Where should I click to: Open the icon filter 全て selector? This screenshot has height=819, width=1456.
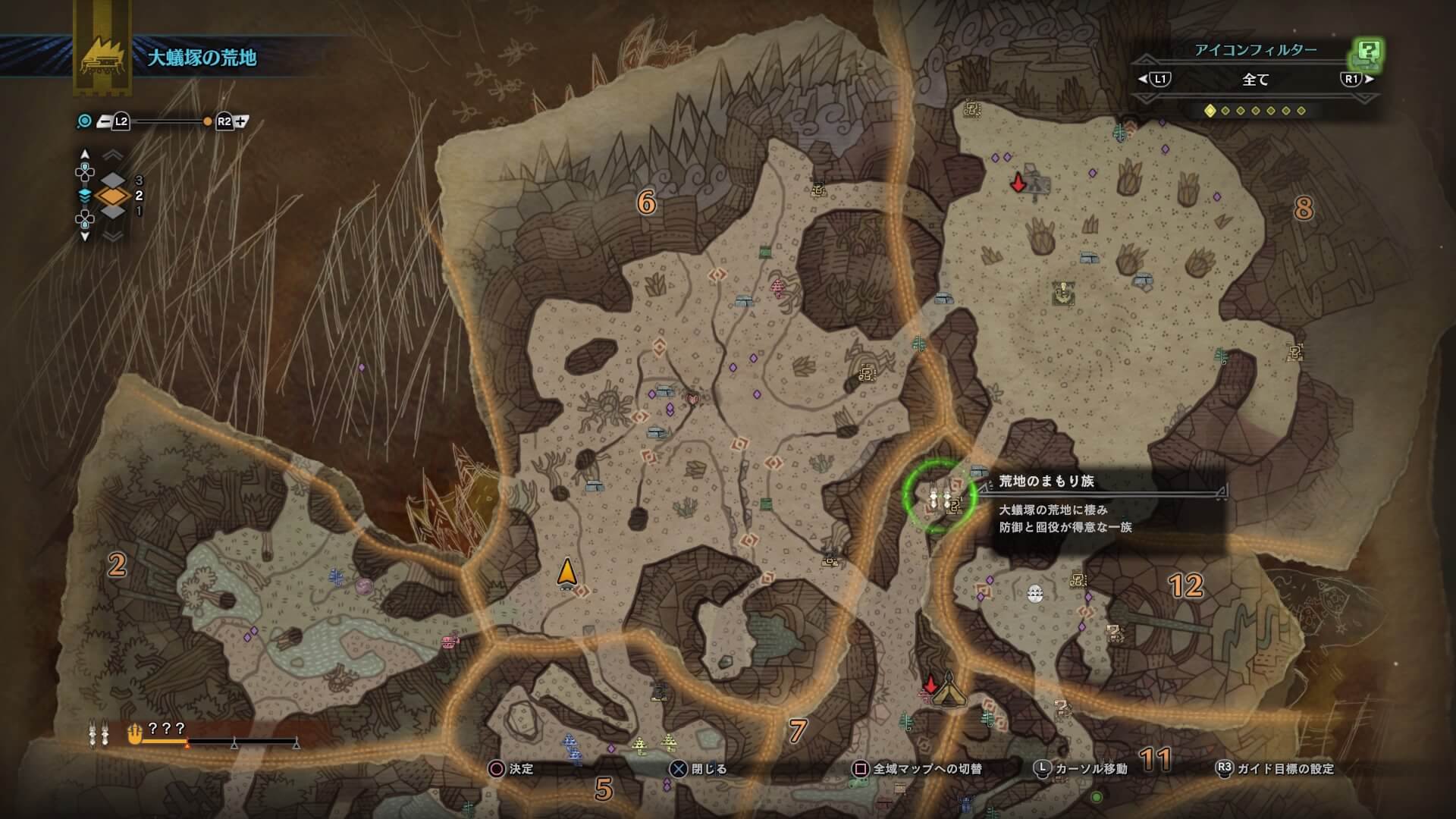pyautogui.click(x=1255, y=79)
